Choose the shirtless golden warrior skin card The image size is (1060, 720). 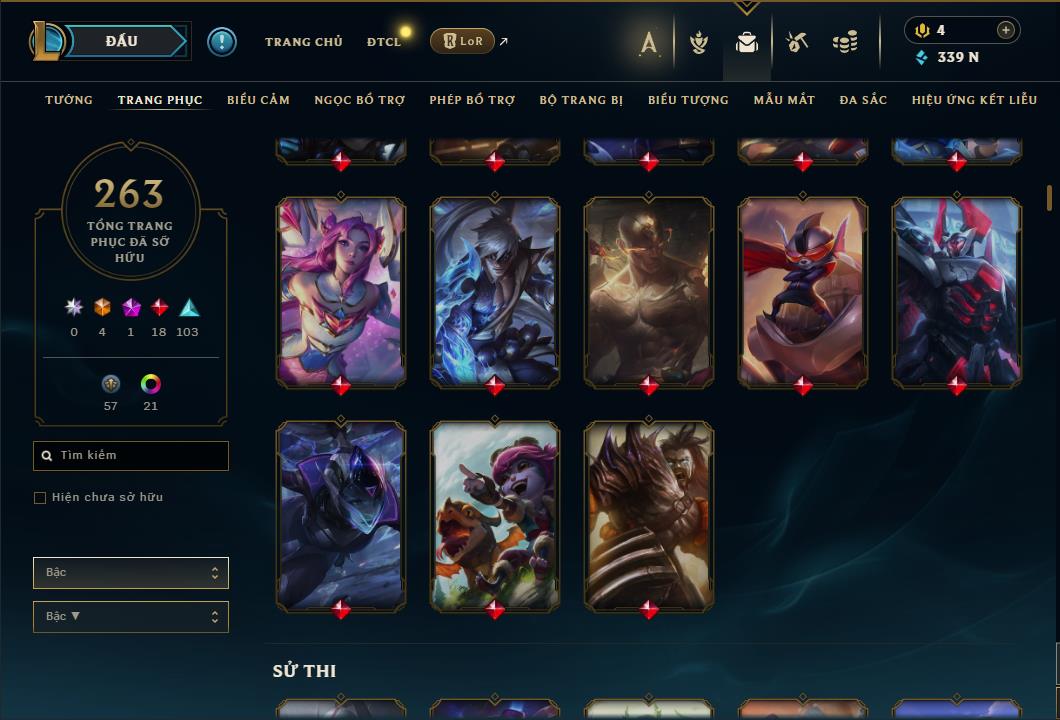tap(649, 290)
